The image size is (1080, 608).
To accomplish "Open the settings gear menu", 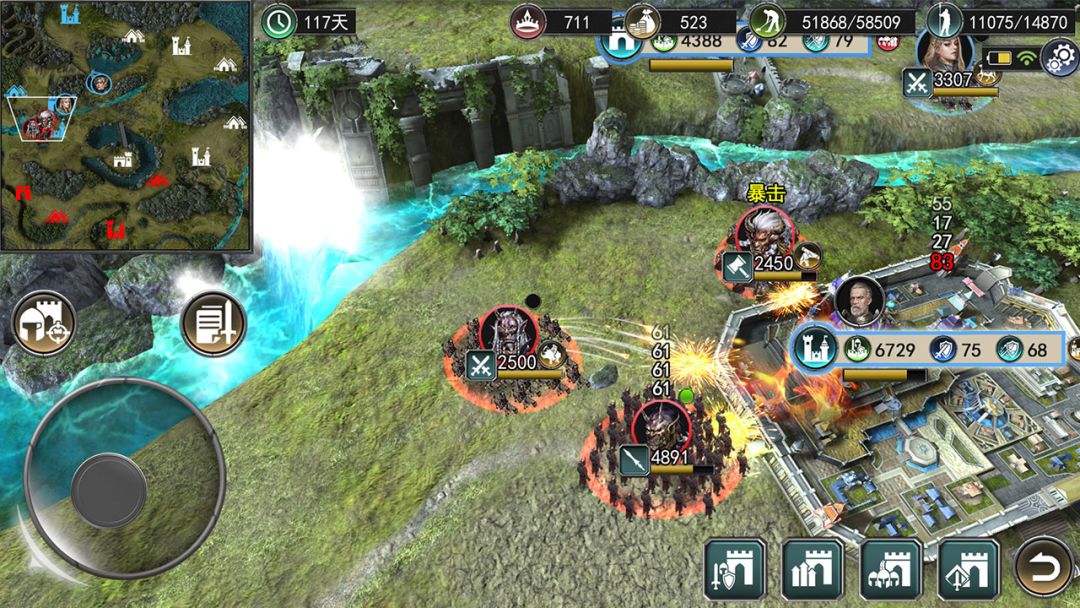I will 1060,58.
